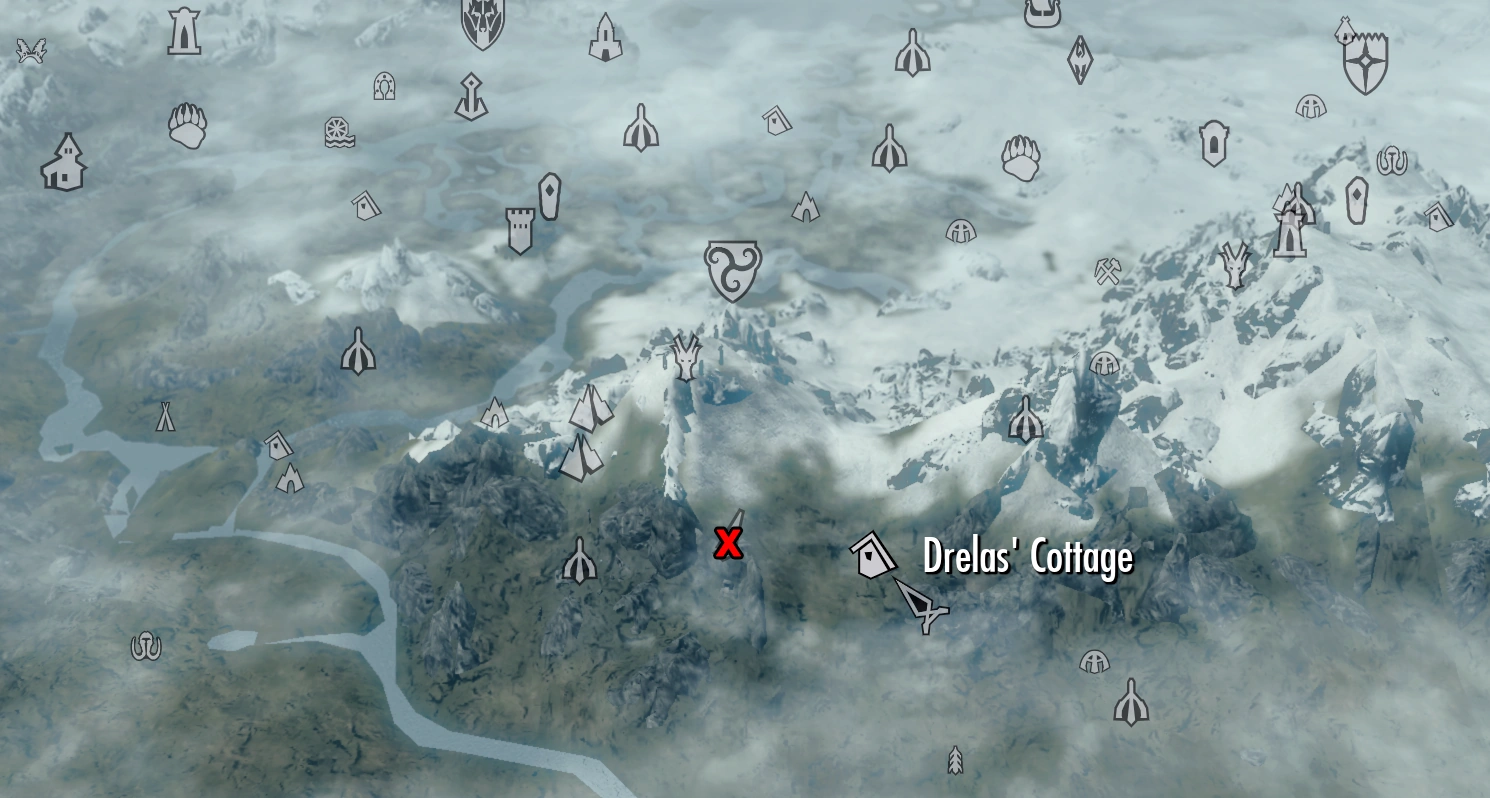Viewport: 1490px width, 798px height.
Task: Click the tent camp marker on the western plains
Action: (x=167, y=415)
